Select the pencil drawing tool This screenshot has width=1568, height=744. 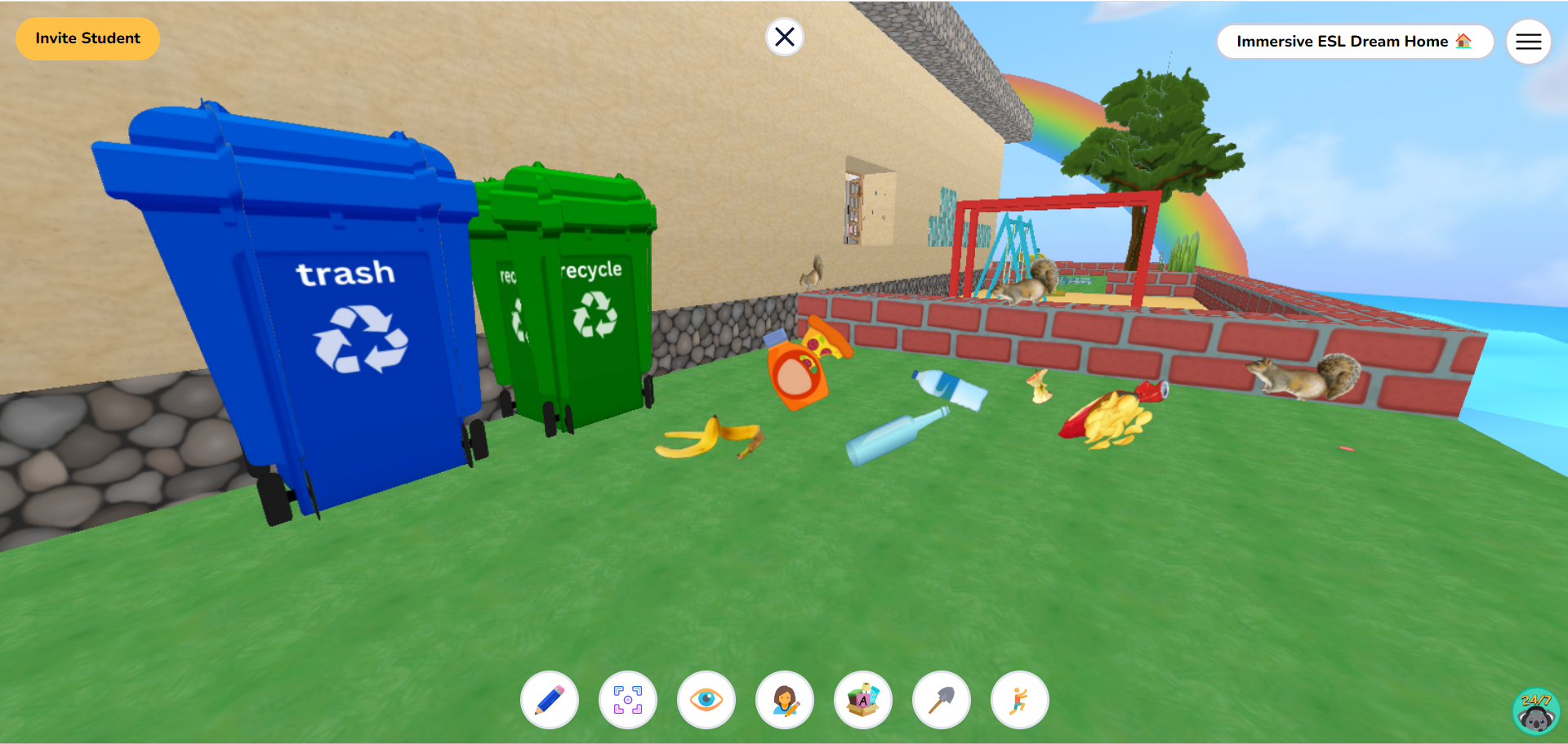(x=550, y=700)
